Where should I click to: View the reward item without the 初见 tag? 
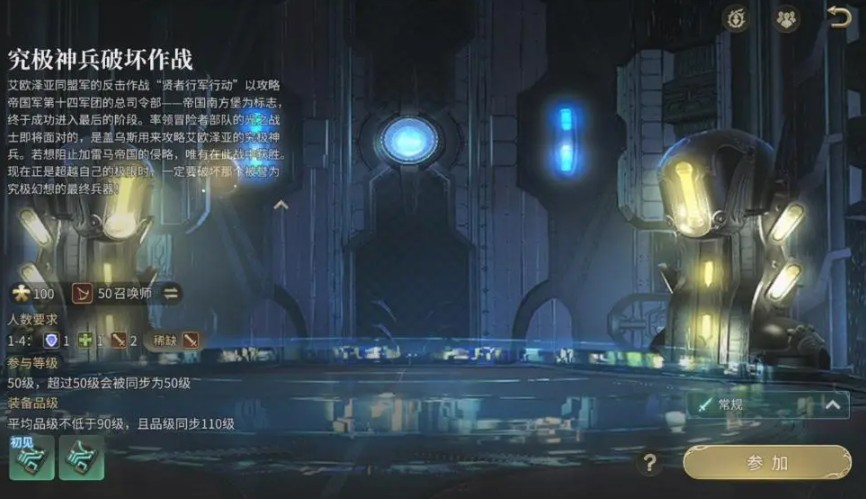(81, 457)
